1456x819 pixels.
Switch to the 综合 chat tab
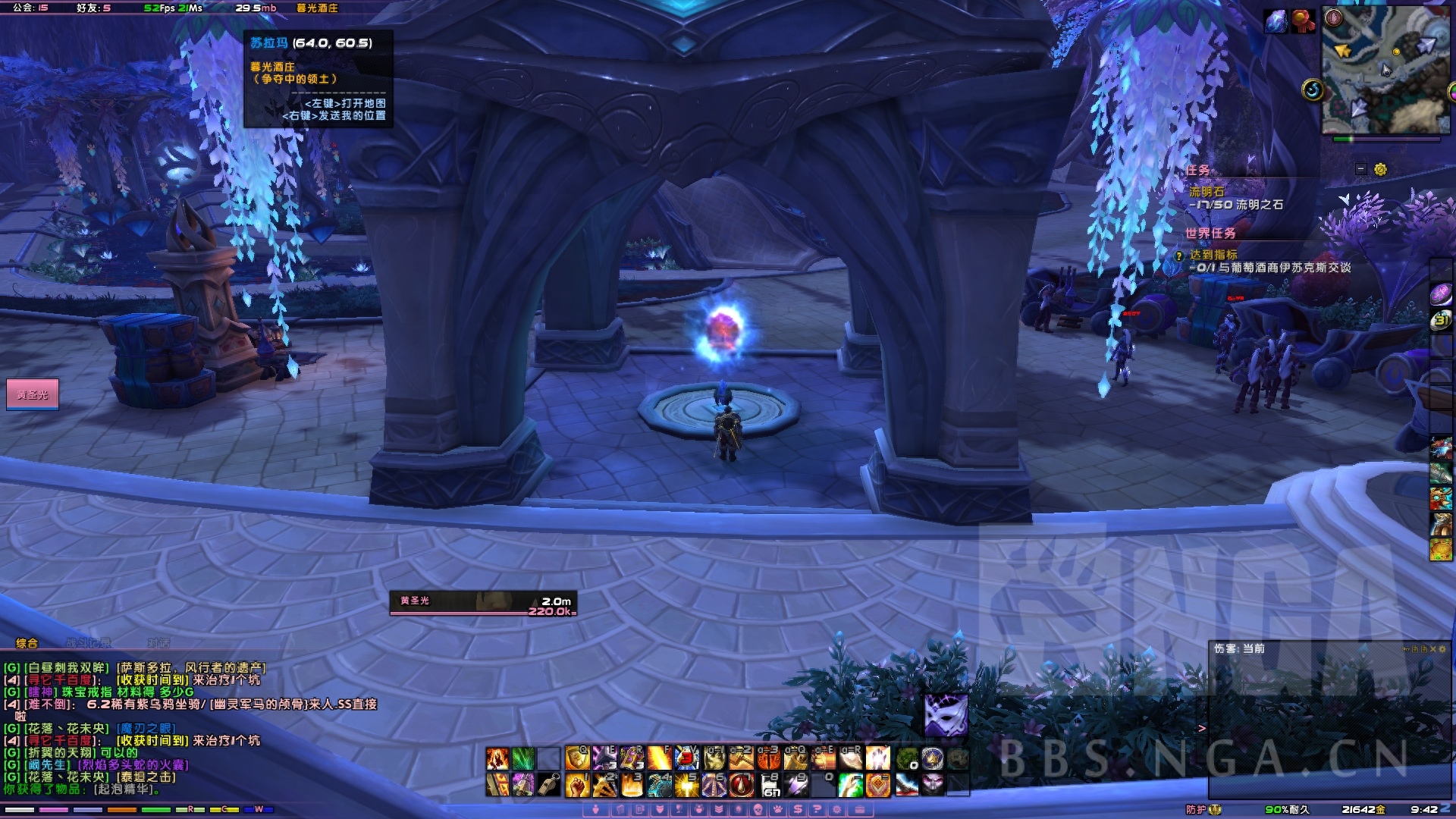(27, 643)
